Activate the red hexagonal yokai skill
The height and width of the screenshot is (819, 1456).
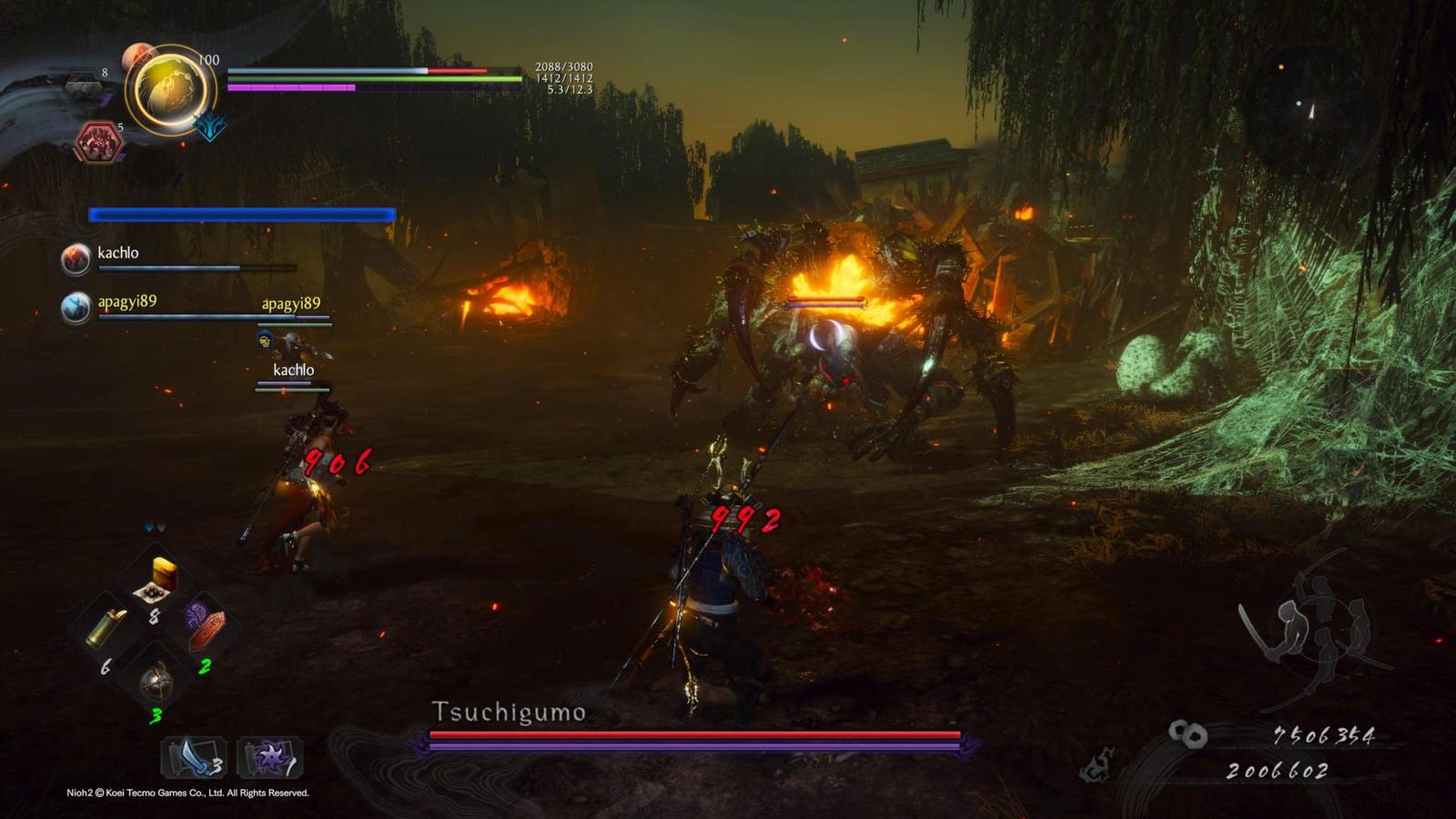click(97, 143)
